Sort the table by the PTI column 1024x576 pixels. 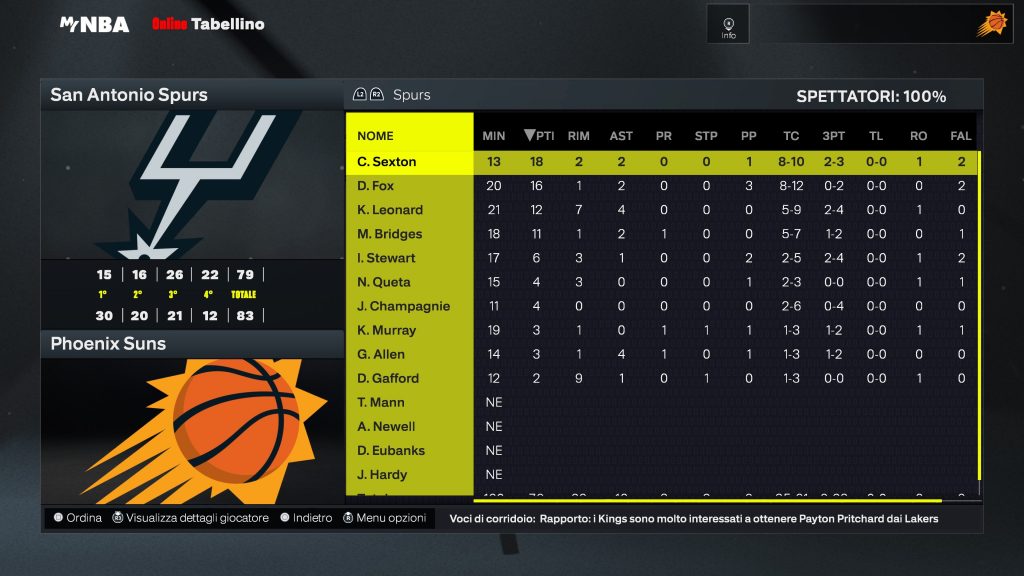(x=539, y=136)
